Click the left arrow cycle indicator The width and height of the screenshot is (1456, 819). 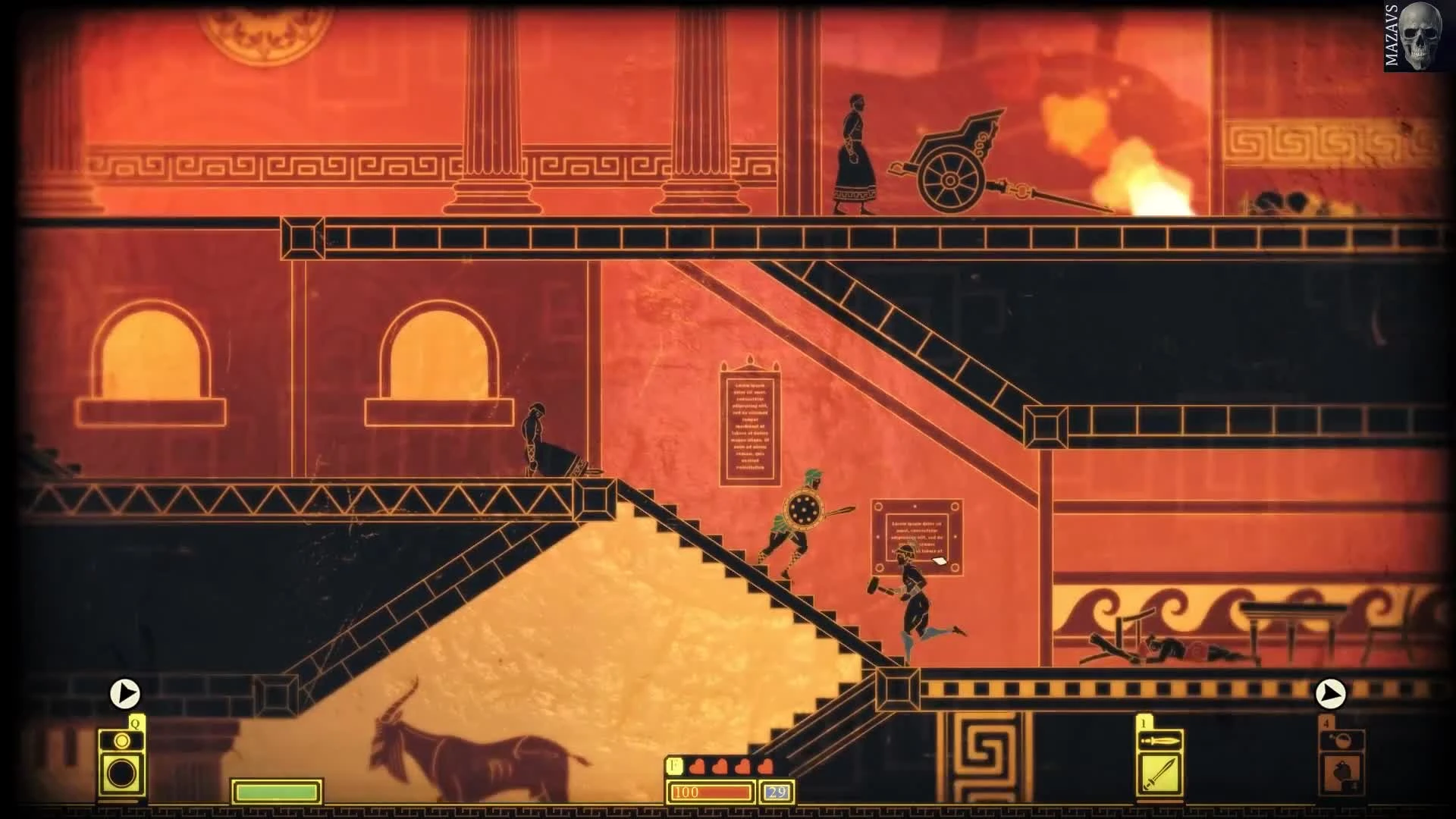click(124, 692)
